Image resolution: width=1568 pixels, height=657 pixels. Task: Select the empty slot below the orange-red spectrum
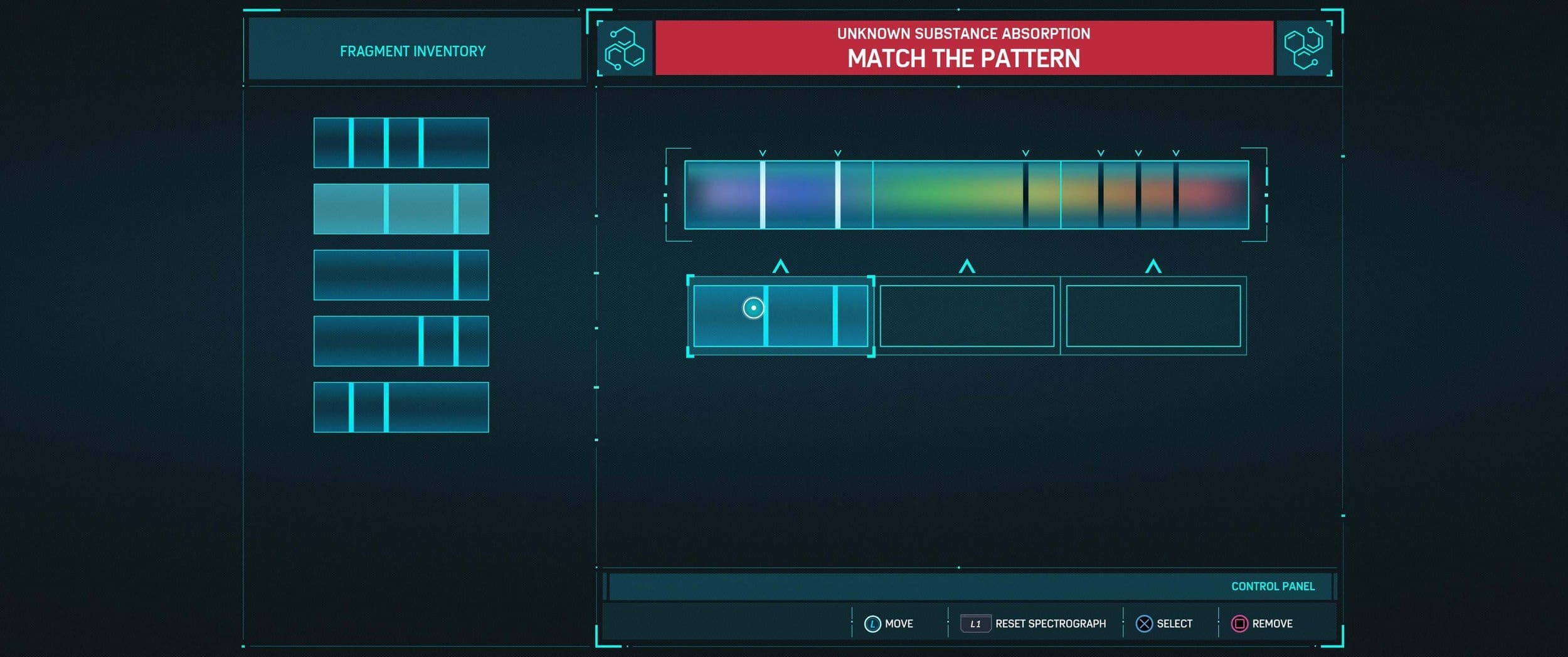click(x=1153, y=316)
